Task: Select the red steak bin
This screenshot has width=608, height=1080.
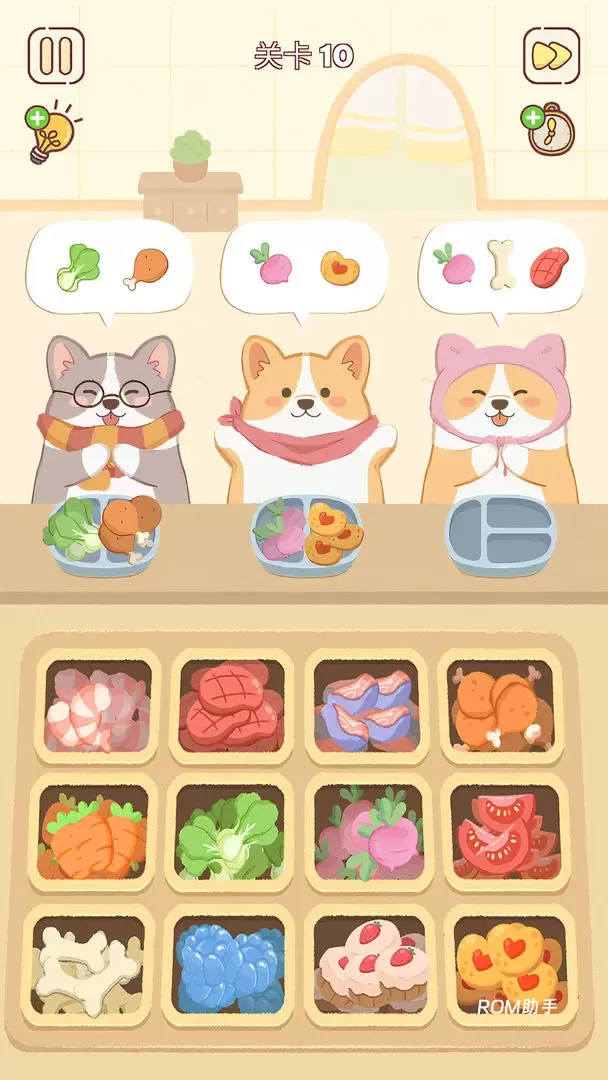Action: coord(231,707)
